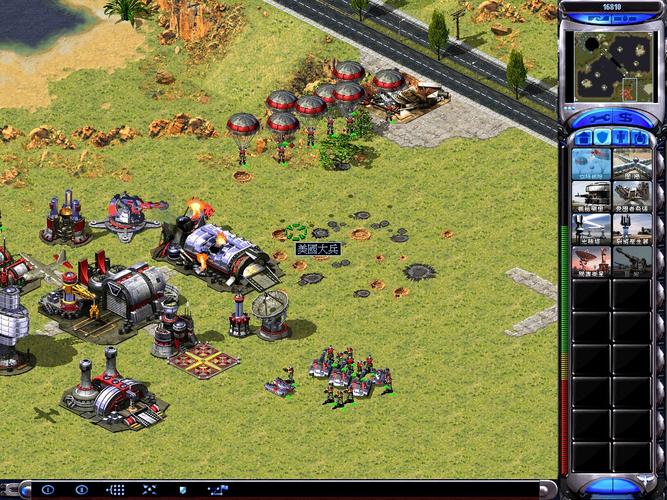Click the dotted-grid command bar icon
667x500 pixels.
pyautogui.click(x=116, y=490)
